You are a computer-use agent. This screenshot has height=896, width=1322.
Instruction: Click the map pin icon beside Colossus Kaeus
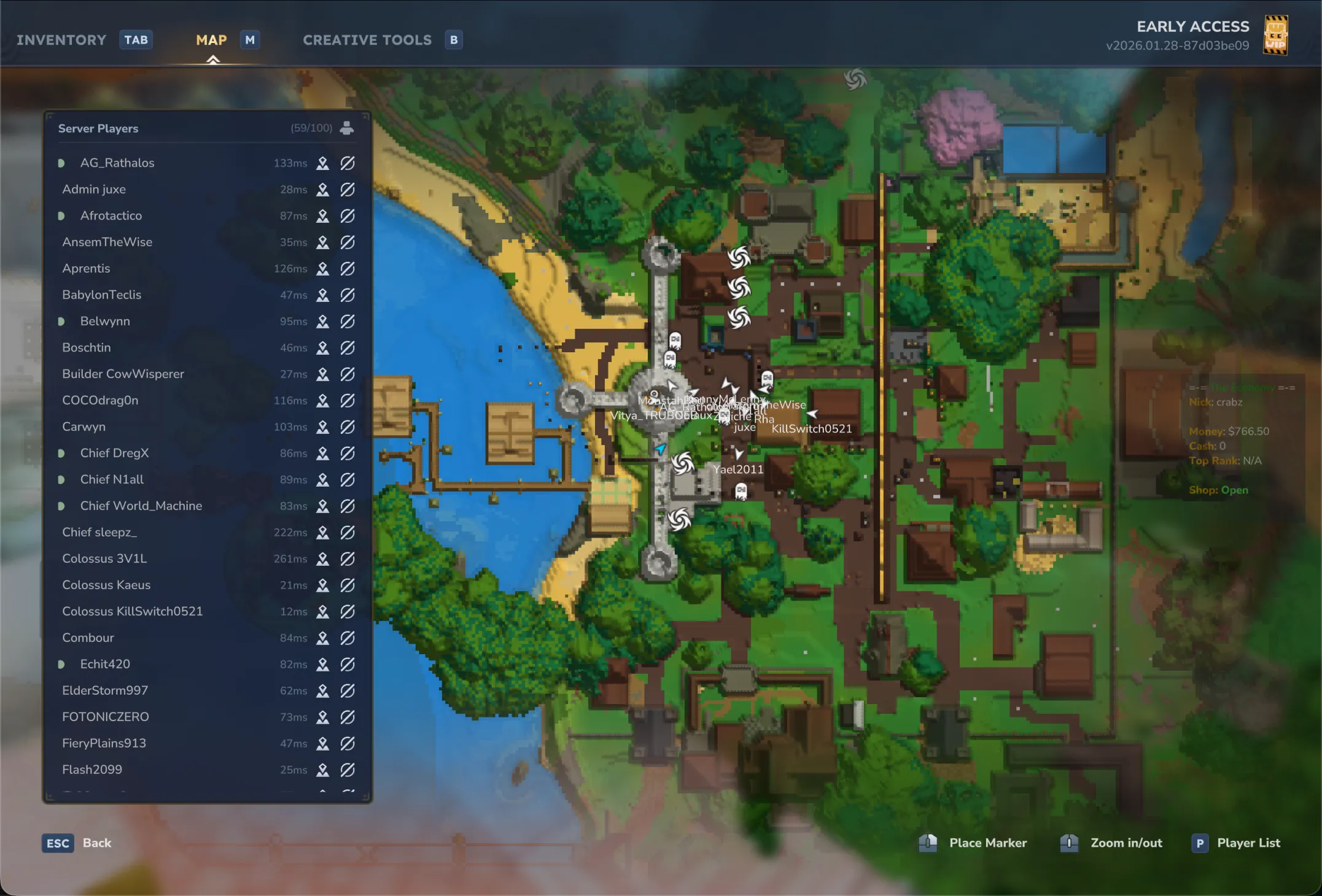tap(322, 585)
